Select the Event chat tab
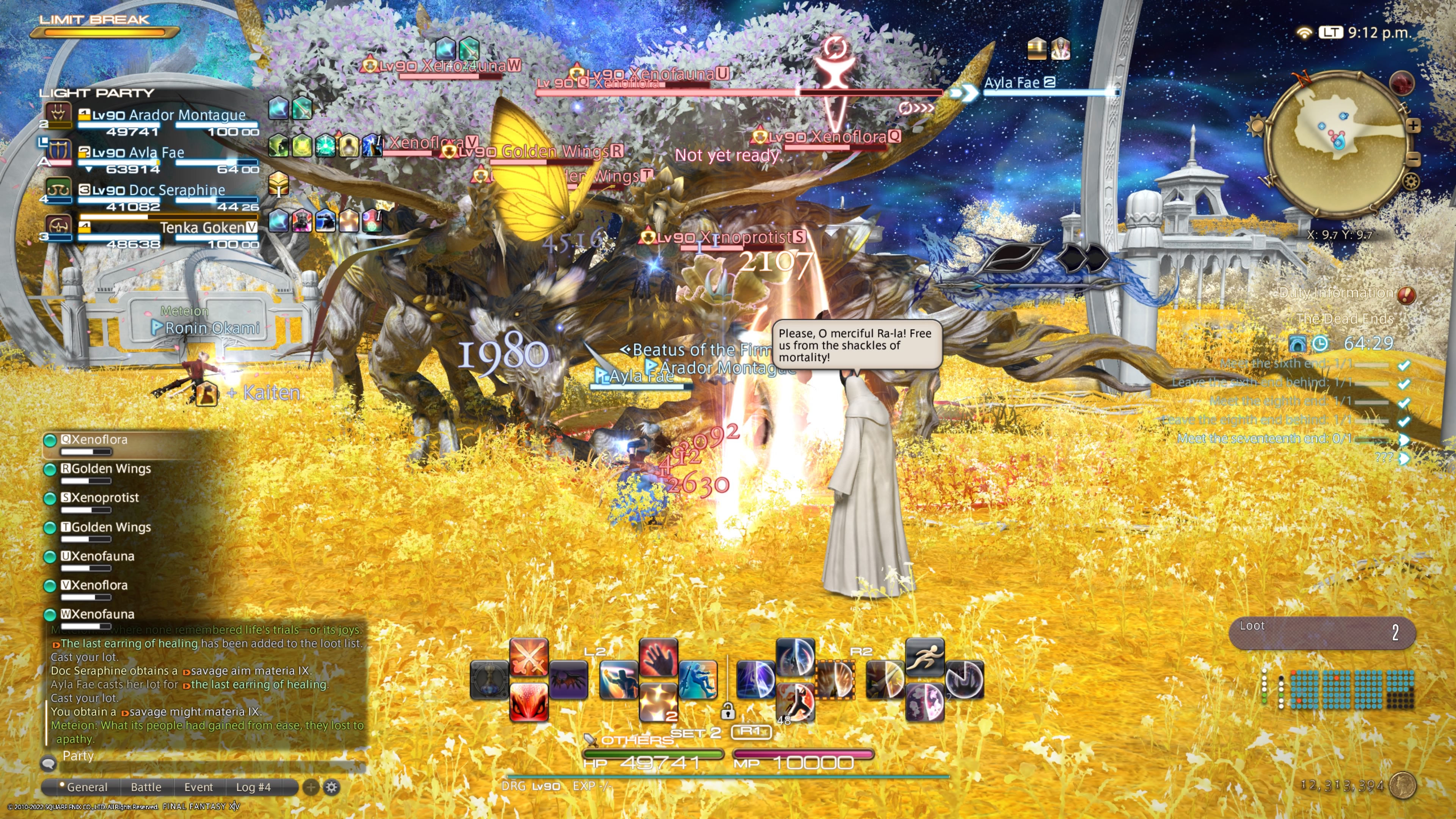1456x819 pixels. click(198, 787)
